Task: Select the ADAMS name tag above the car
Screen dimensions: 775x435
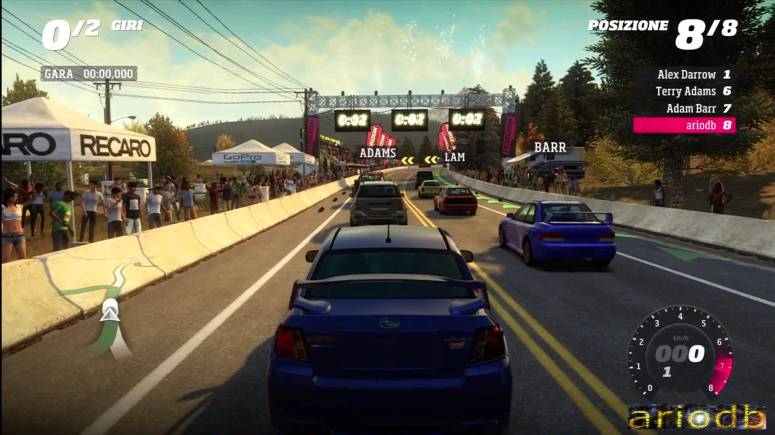Action: tap(377, 154)
